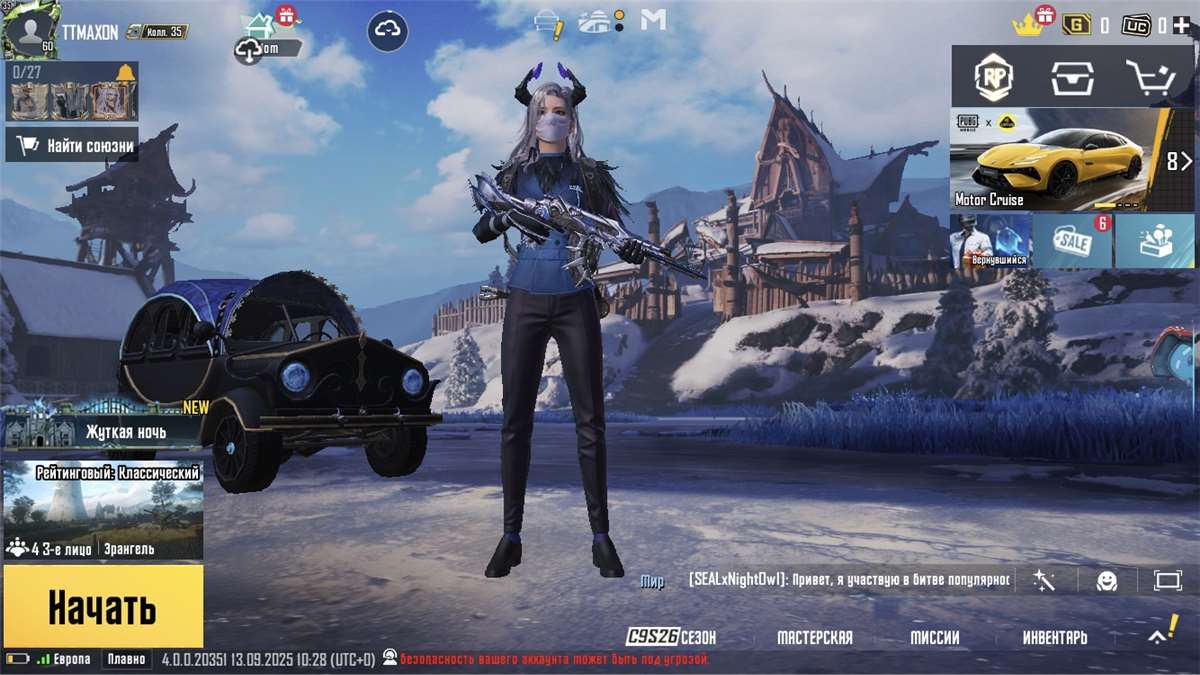Open the Royale Pass RP icon
1200x675 pixels.
pos(996,77)
